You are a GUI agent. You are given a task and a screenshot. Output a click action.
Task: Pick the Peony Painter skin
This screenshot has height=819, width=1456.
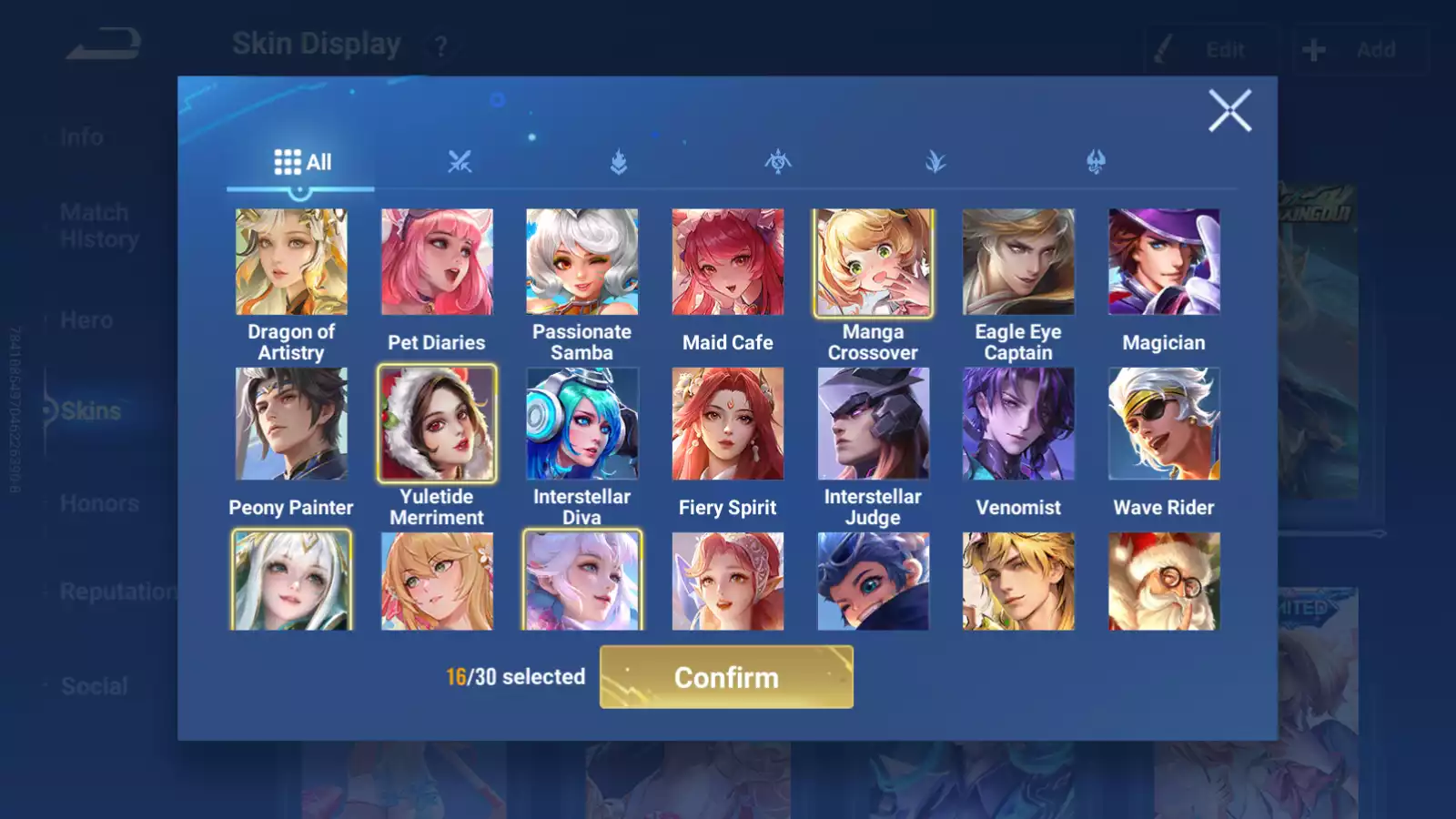291,423
